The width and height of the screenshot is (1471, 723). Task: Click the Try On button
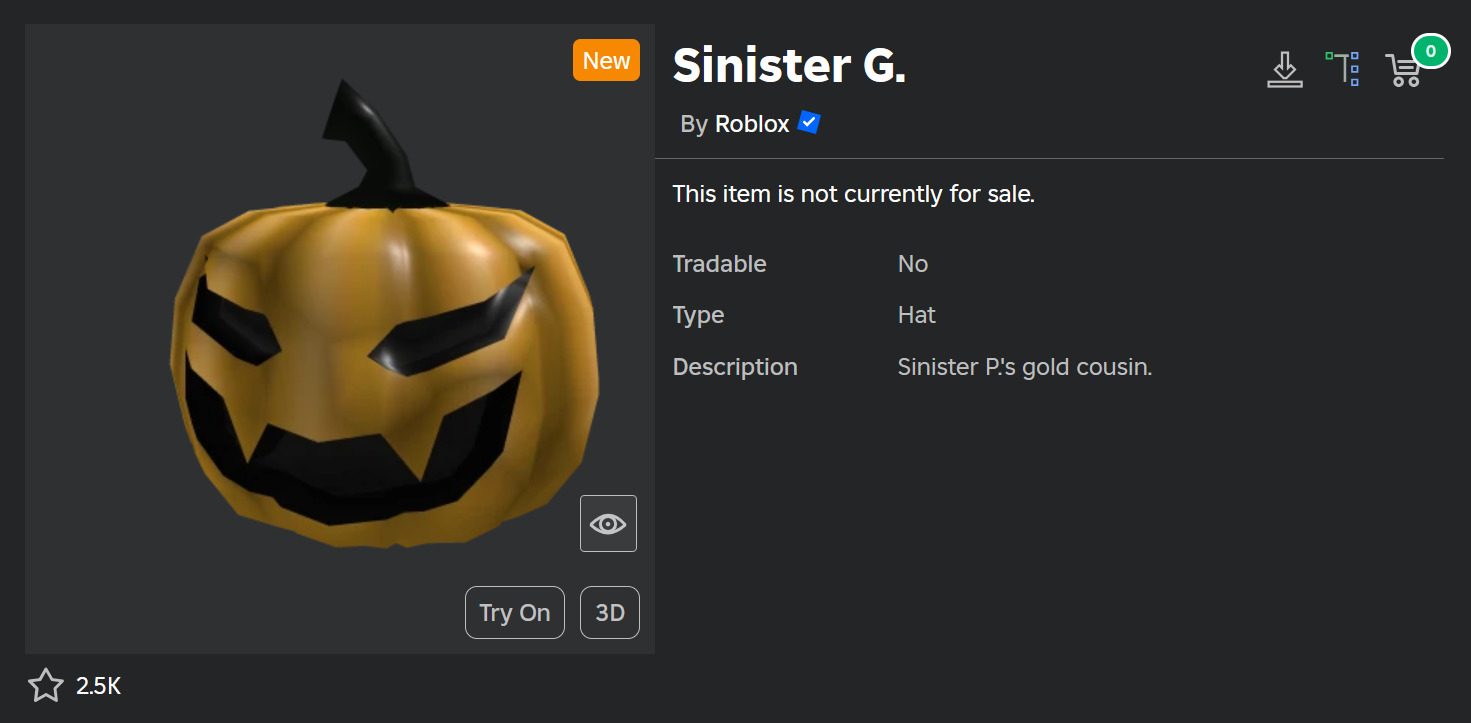coord(514,612)
